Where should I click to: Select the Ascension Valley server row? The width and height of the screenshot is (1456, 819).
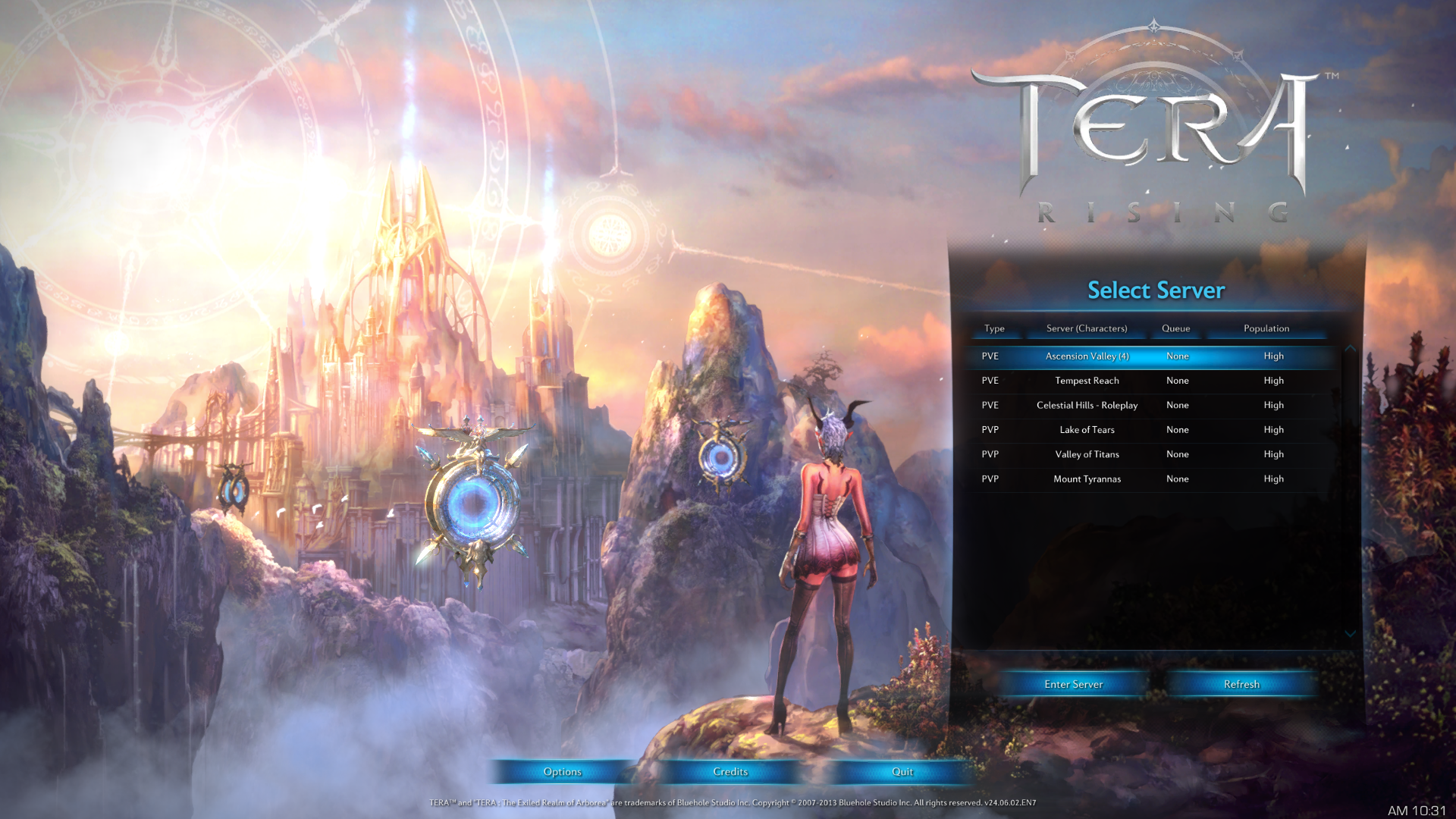1086,356
